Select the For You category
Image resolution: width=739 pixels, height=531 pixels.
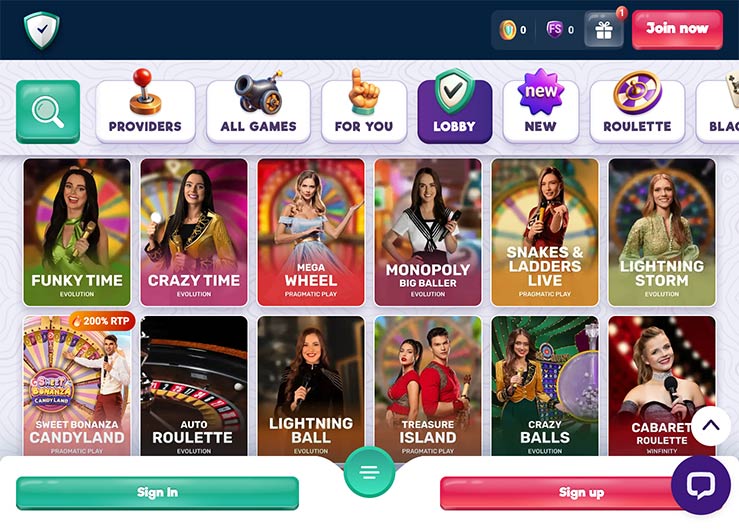coord(364,111)
